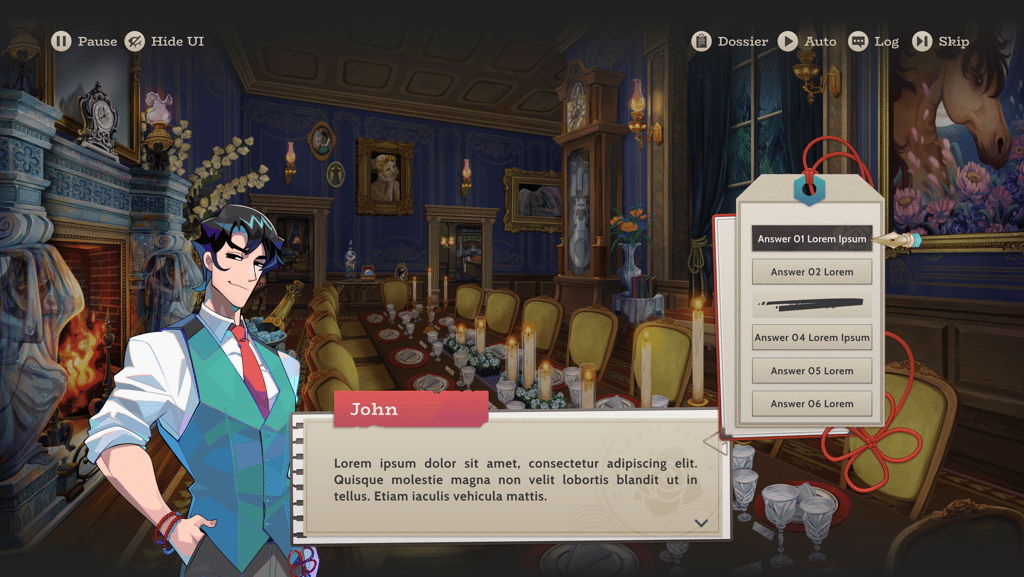Pick Answer 04 Lorem Ipsum
1024x577 pixels.
tap(811, 338)
